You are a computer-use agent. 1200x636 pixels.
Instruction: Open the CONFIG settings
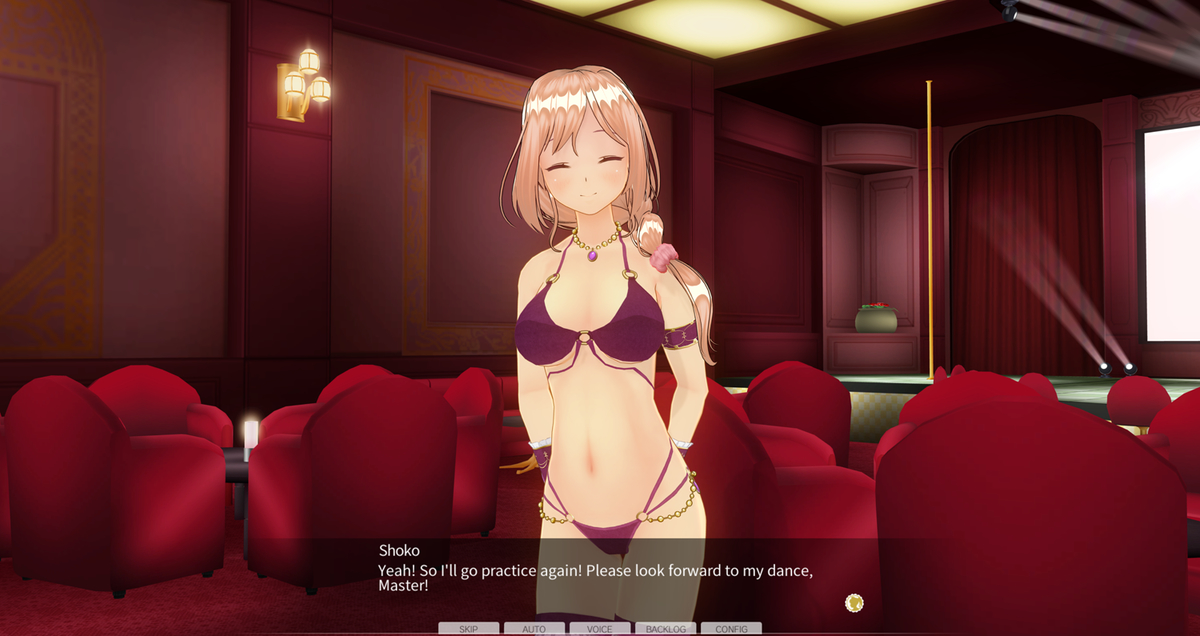point(731,629)
